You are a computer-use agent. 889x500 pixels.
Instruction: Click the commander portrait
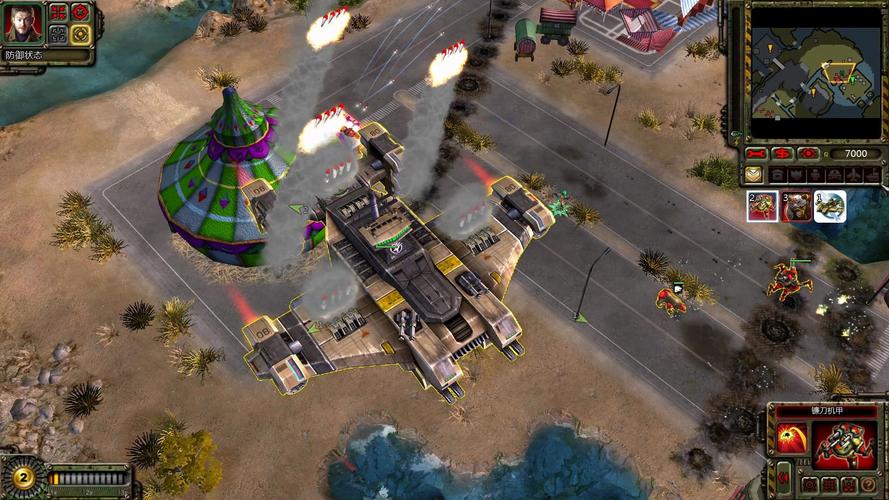point(22,23)
